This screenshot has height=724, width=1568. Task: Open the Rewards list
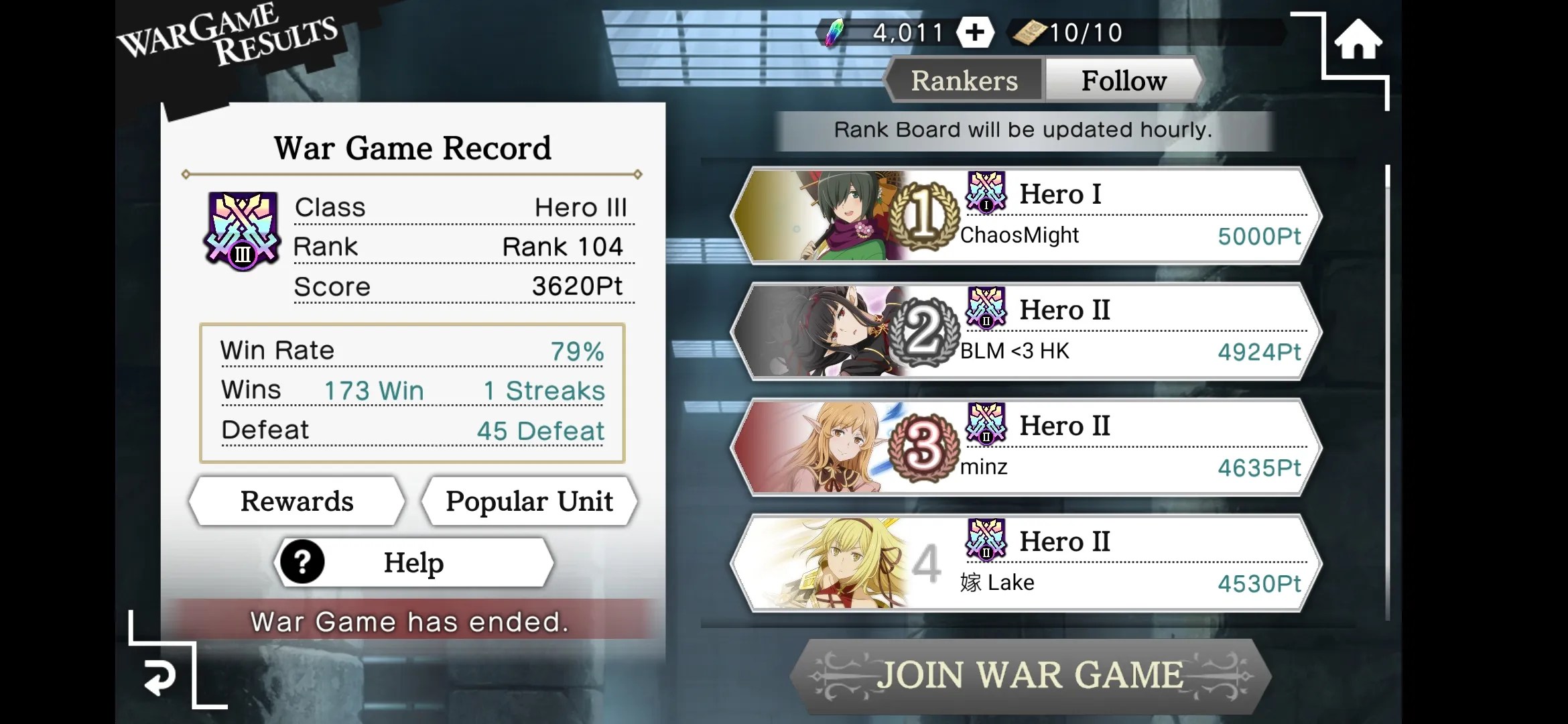click(297, 501)
